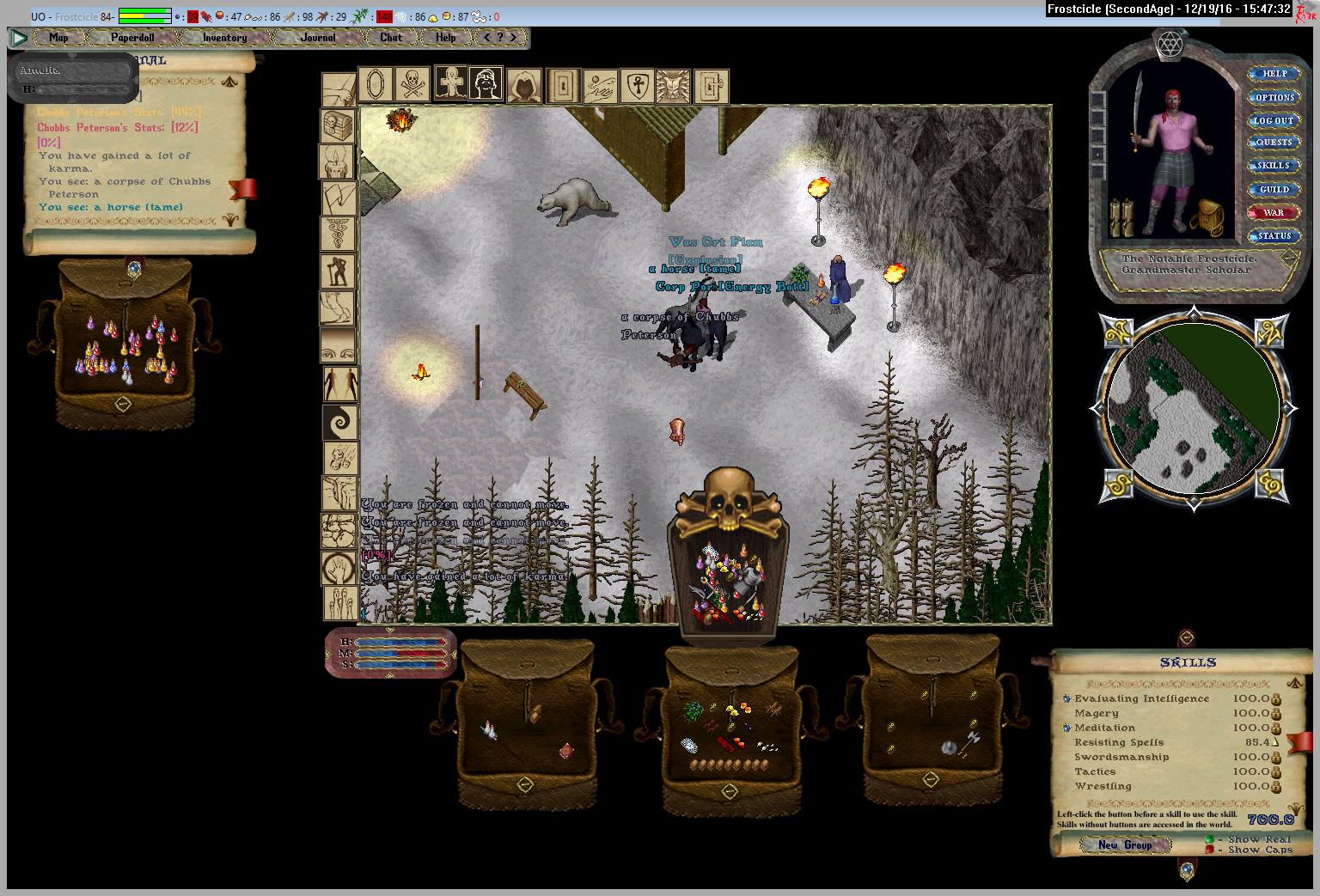Open the Paperdoll menu entry

pos(132,38)
